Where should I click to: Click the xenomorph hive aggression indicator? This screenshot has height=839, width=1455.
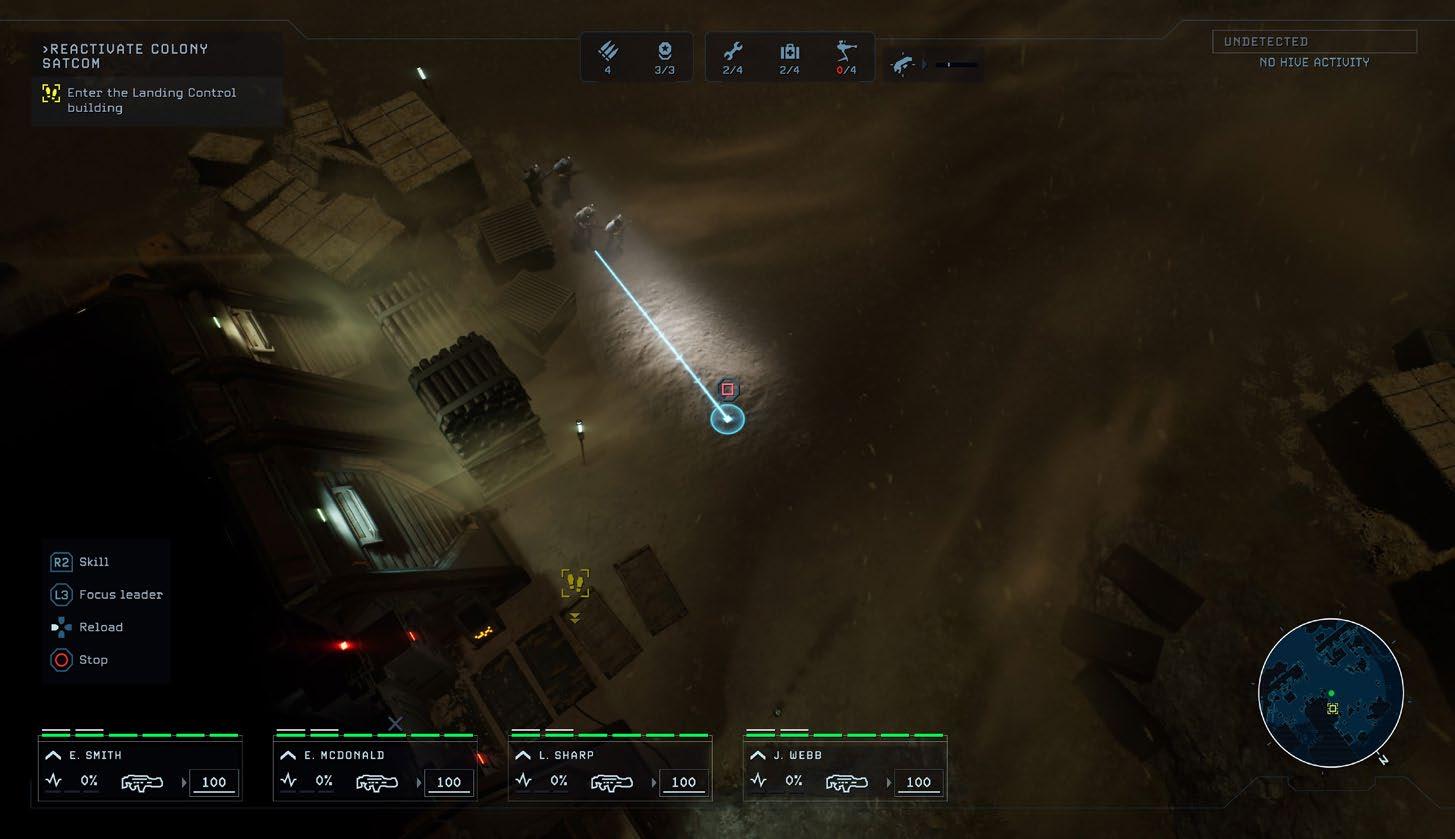[904, 65]
